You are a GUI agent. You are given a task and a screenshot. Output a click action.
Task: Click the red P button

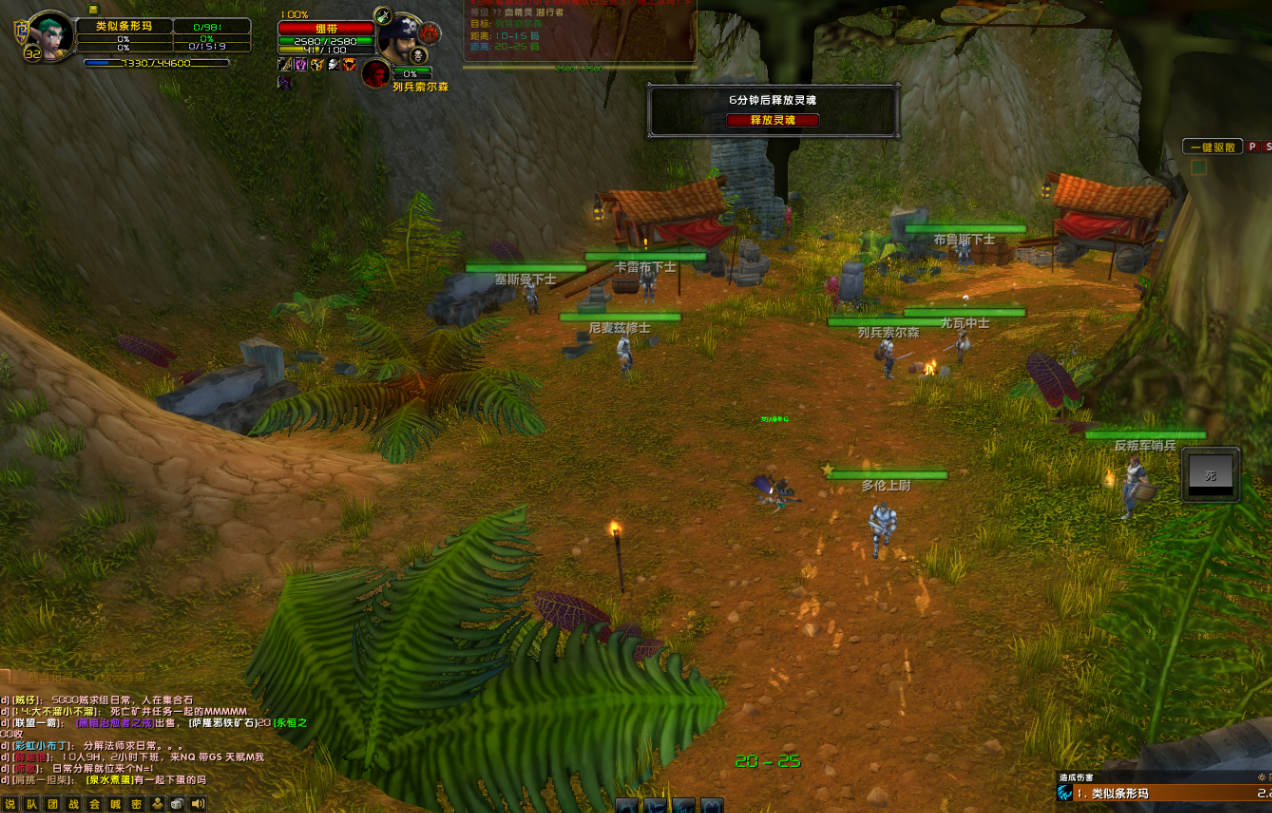[x=1252, y=147]
